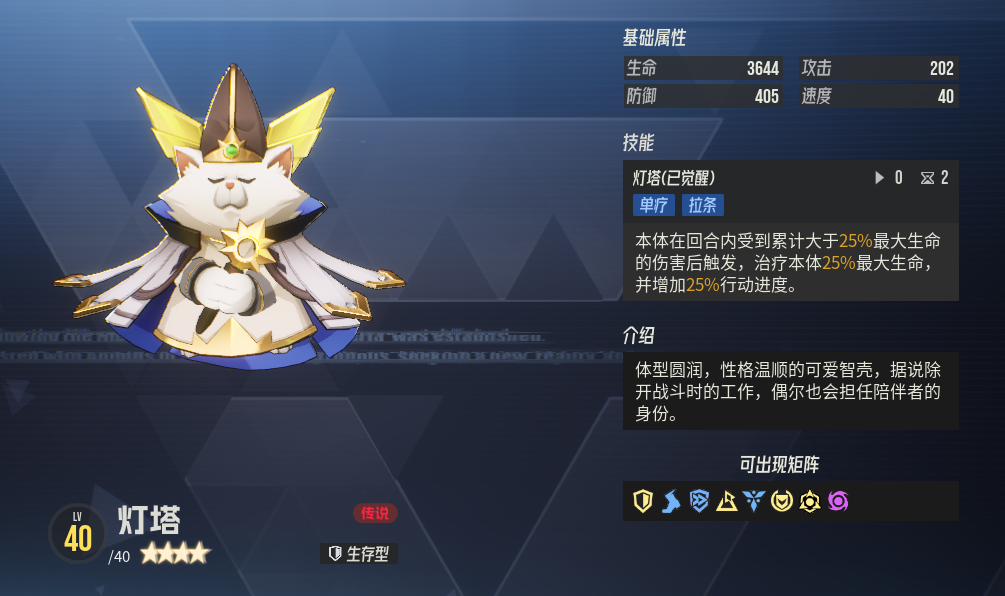Choose the yellow triangular gear matrix icon
The height and width of the screenshot is (596, 1005).
pos(810,501)
